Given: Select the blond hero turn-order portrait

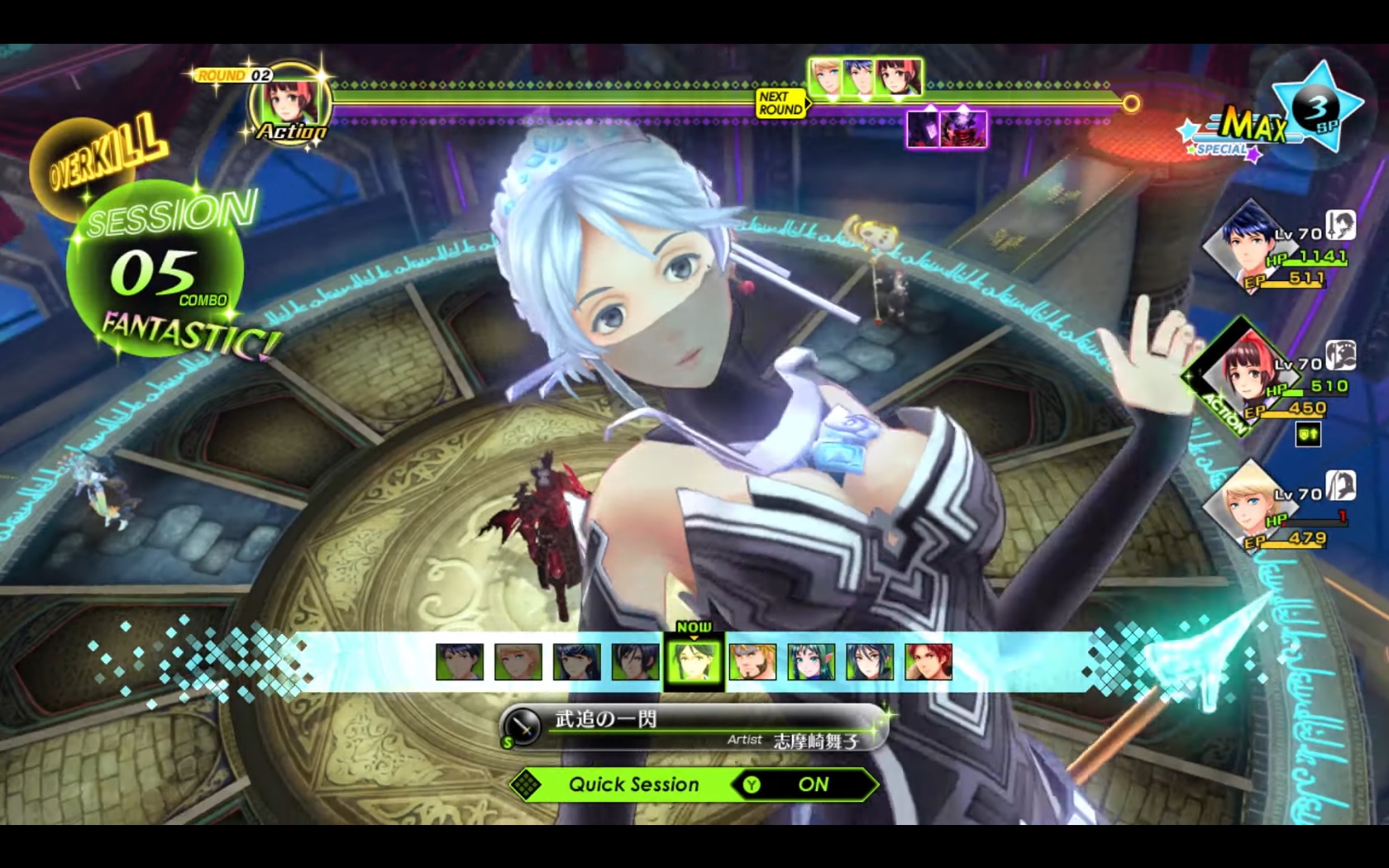Looking at the screenshot, I should [x=825, y=78].
